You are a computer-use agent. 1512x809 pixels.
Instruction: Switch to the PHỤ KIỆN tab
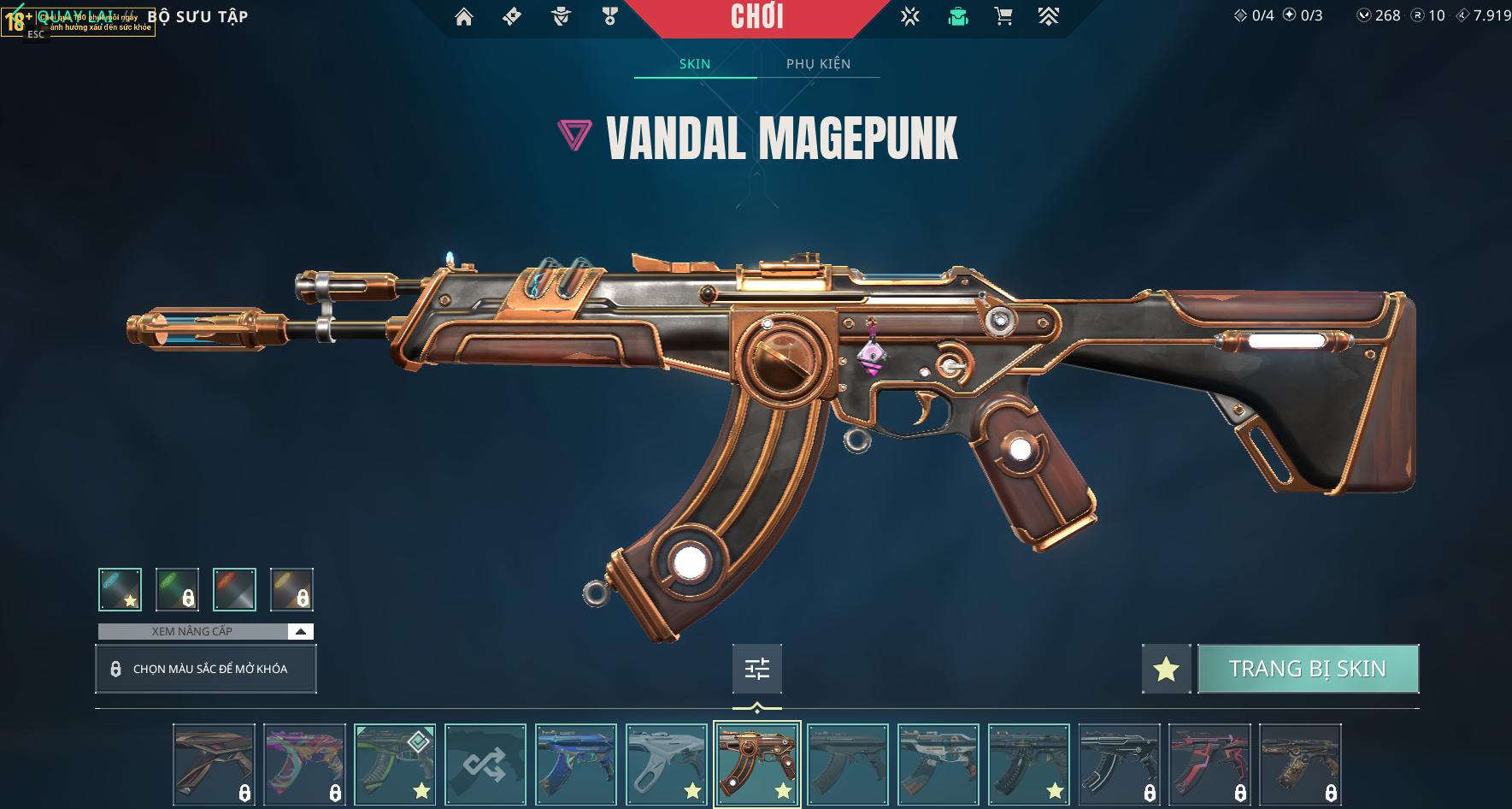click(x=818, y=64)
